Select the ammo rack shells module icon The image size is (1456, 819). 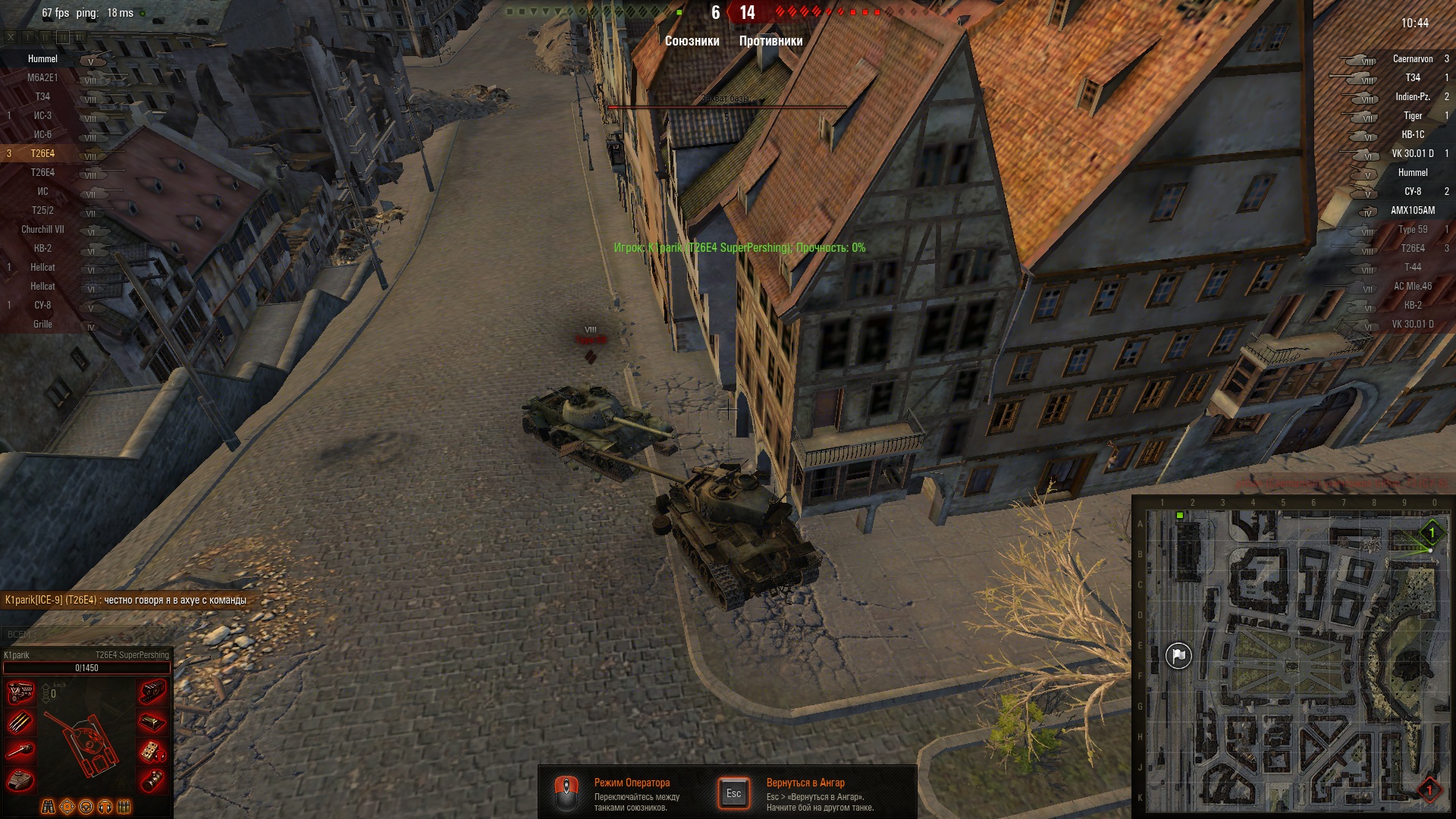tap(20, 722)
